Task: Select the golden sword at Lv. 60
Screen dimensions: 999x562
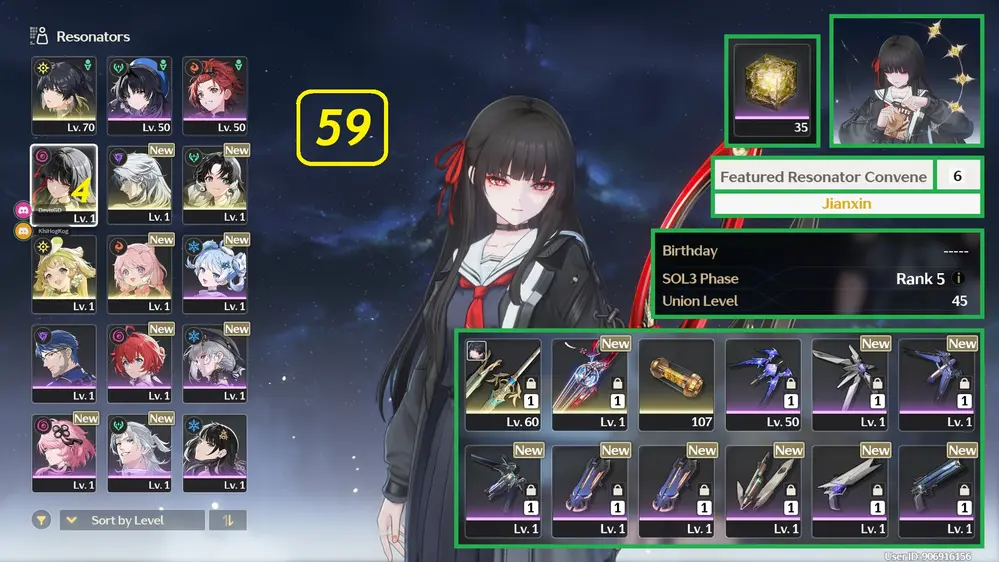Action: coord(503,384)
